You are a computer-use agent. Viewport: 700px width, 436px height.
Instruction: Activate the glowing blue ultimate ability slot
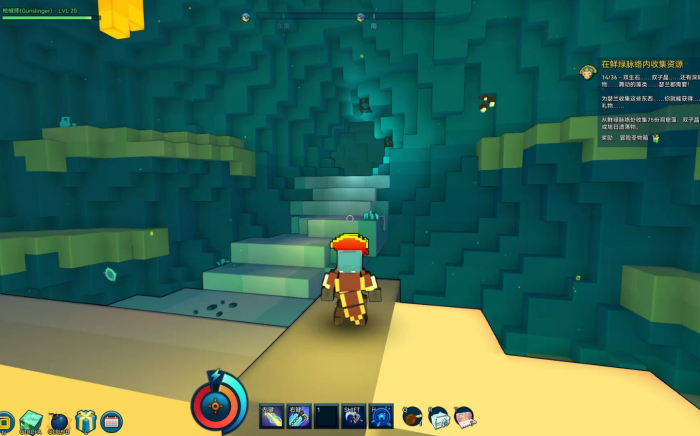point(381,416)
